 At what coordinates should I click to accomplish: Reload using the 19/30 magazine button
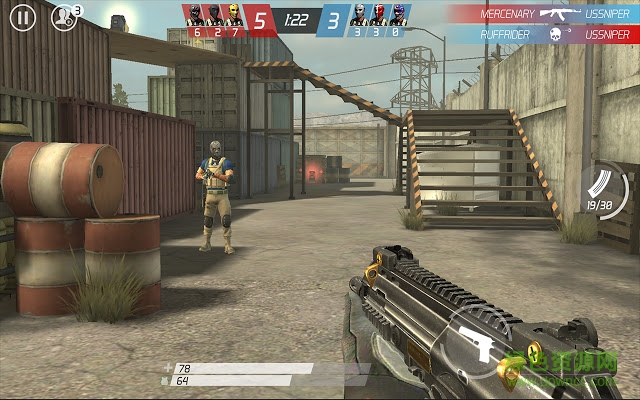coord(603,190)
